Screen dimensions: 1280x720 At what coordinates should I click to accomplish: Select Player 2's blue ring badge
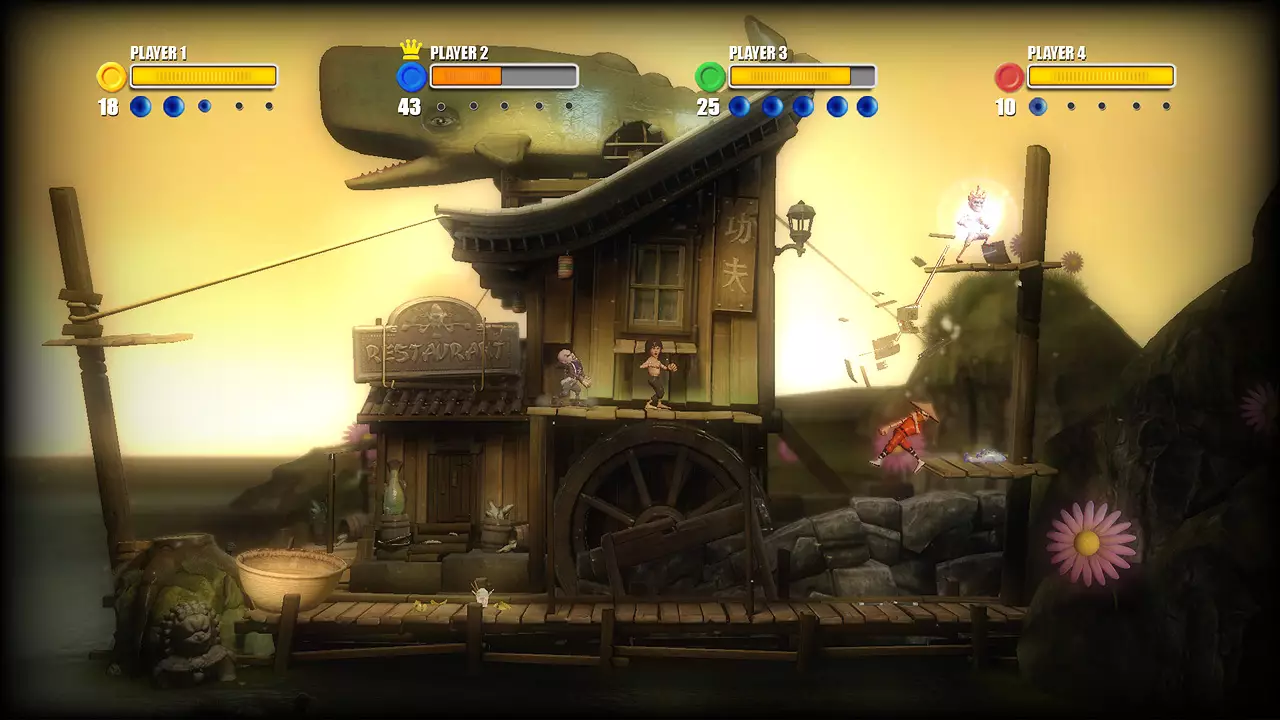pyautogui.click(x=411, y=77)
